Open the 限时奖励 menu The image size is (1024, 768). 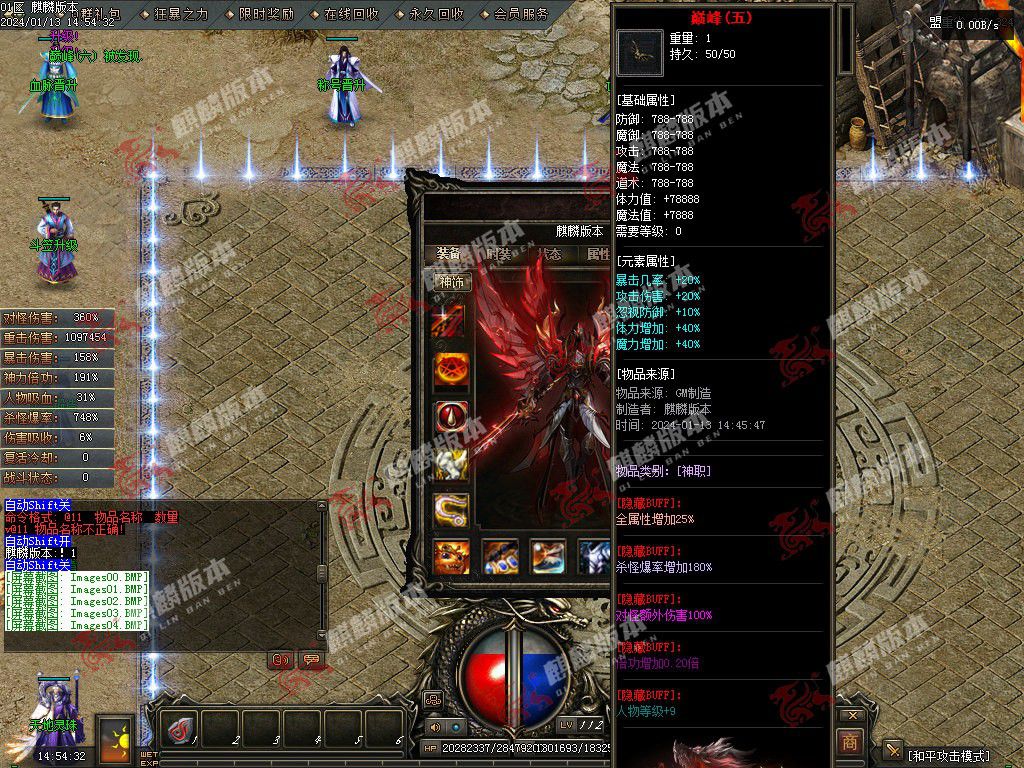tap(265, 14)
